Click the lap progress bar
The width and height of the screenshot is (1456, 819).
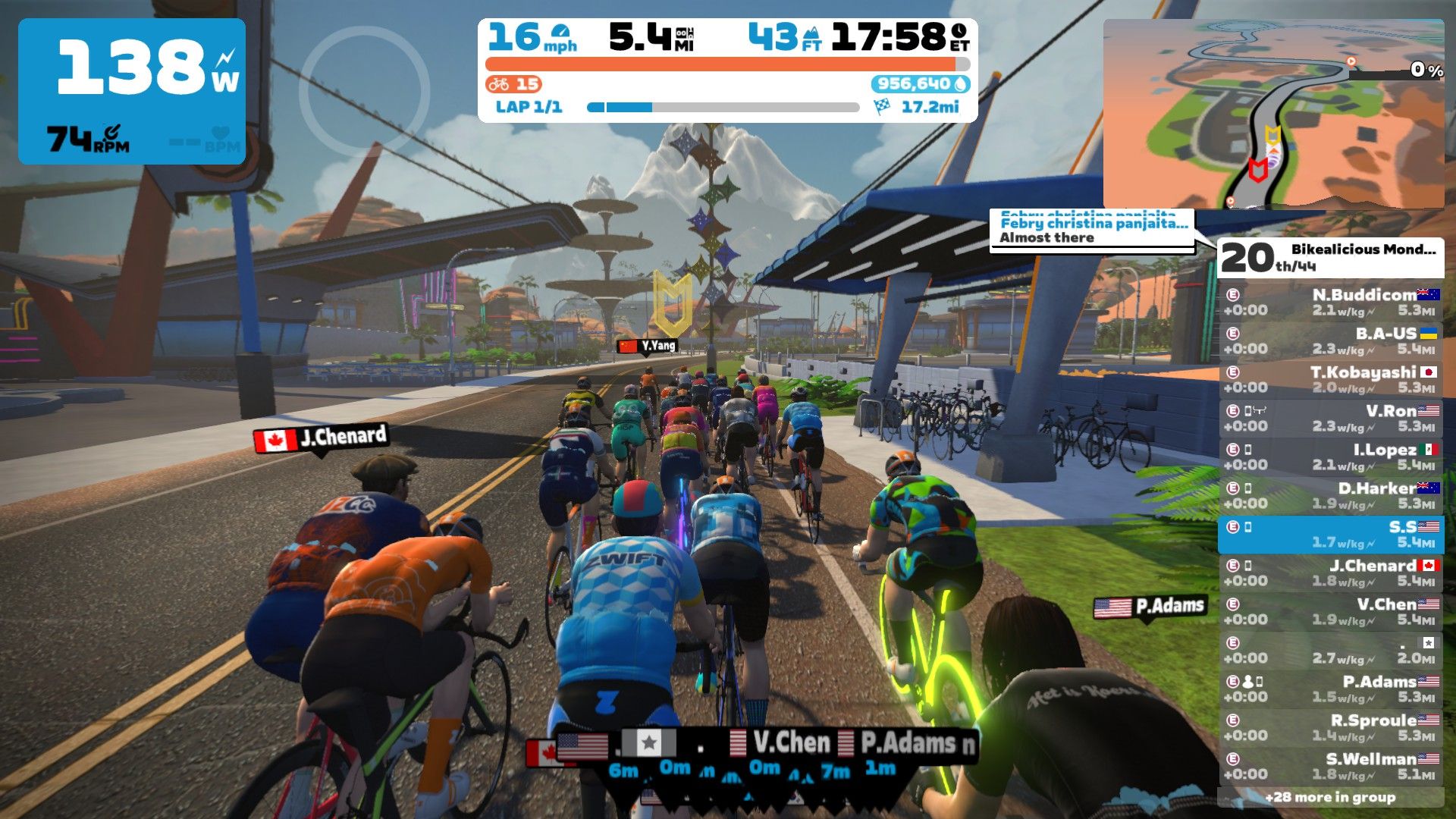tap(723, 108)
